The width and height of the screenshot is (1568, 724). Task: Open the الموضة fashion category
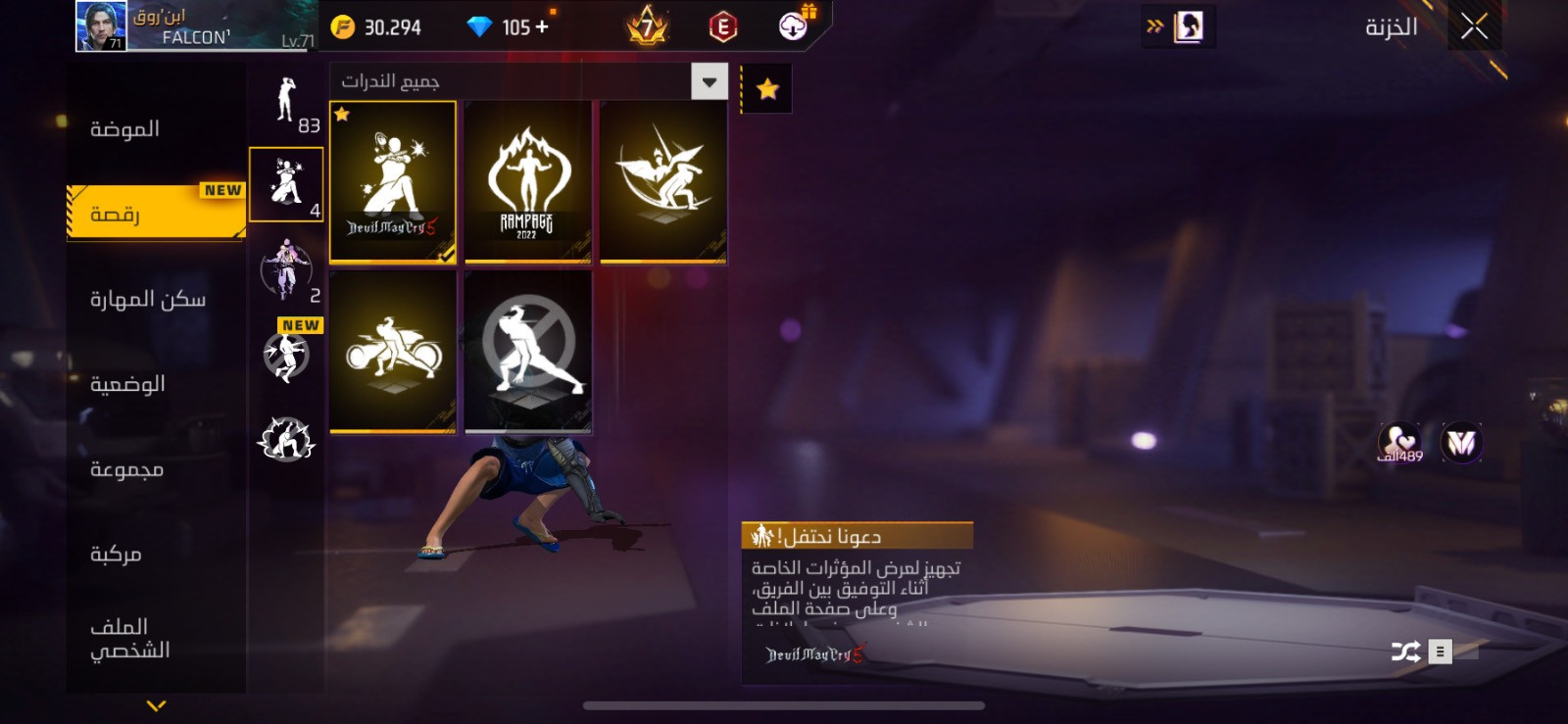125,129
